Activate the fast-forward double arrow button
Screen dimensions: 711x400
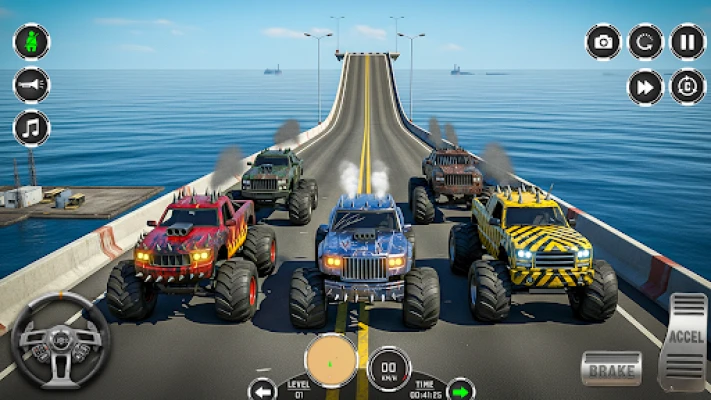[645, 87]
